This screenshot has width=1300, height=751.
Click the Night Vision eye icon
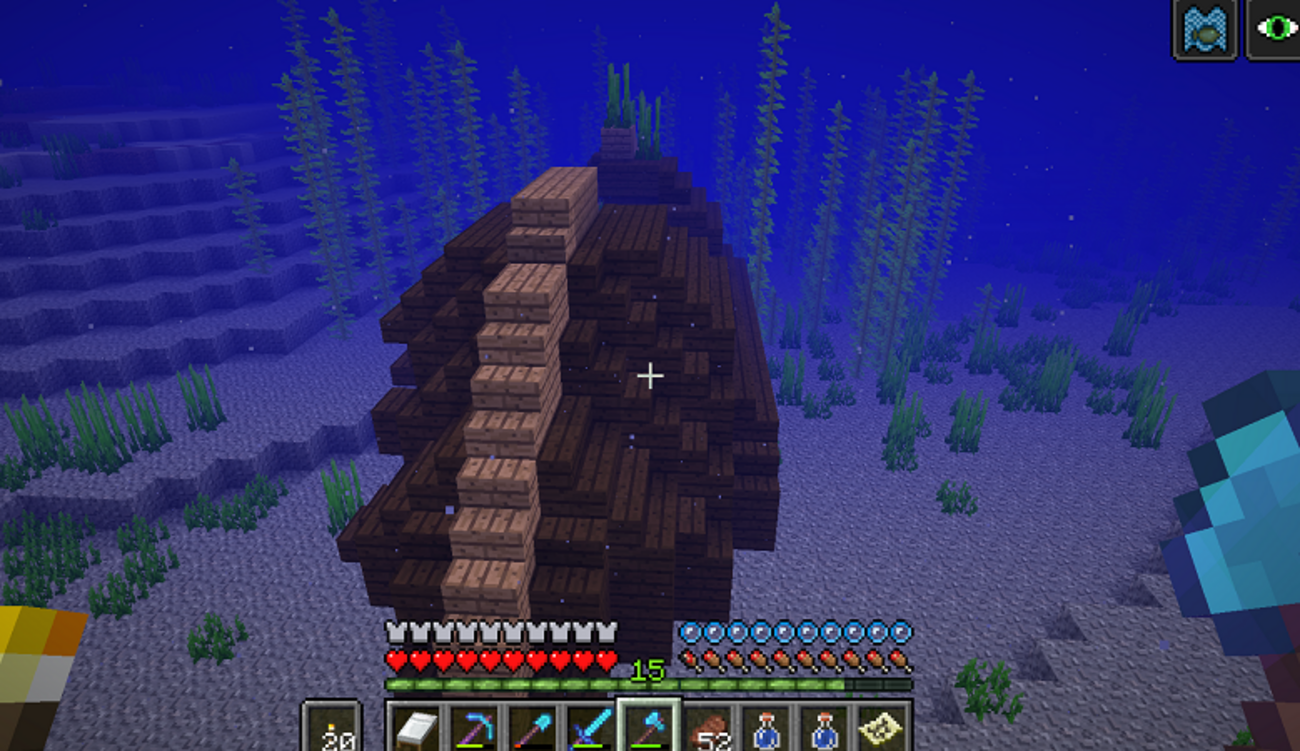1273,30
